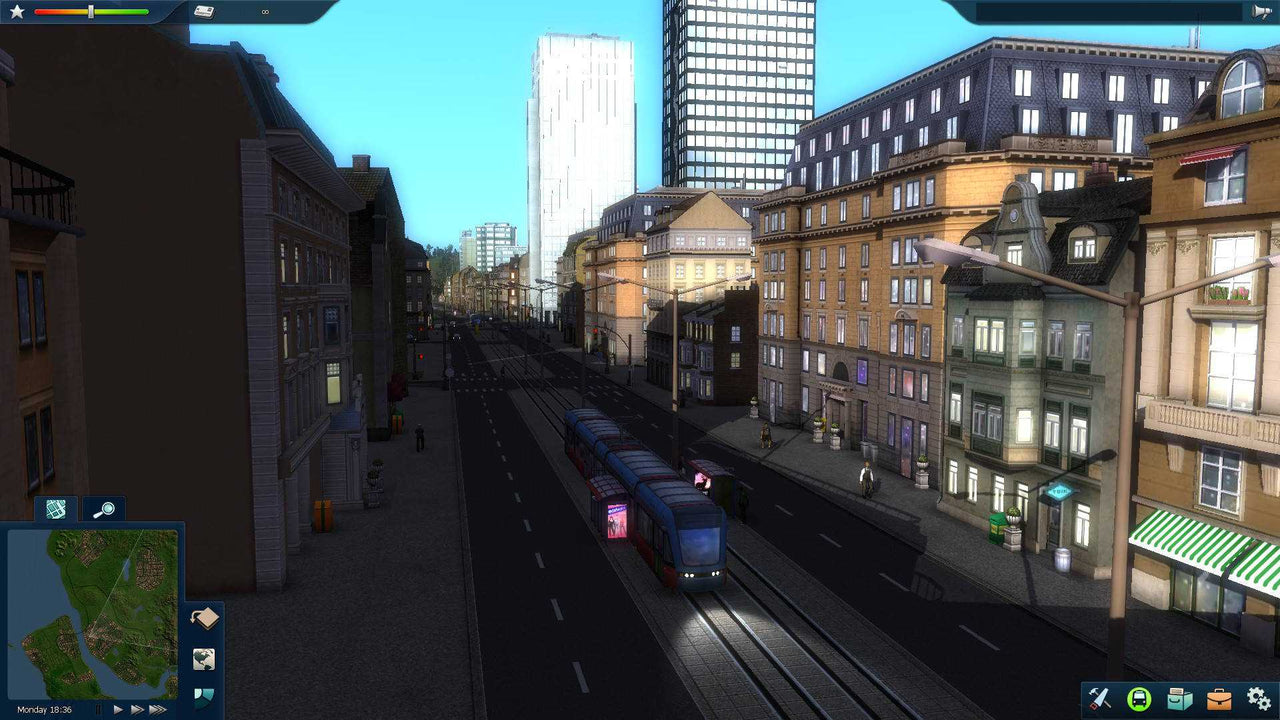
Task: Click the Monday 18:36 time display
Action: [x=44, y=708]
